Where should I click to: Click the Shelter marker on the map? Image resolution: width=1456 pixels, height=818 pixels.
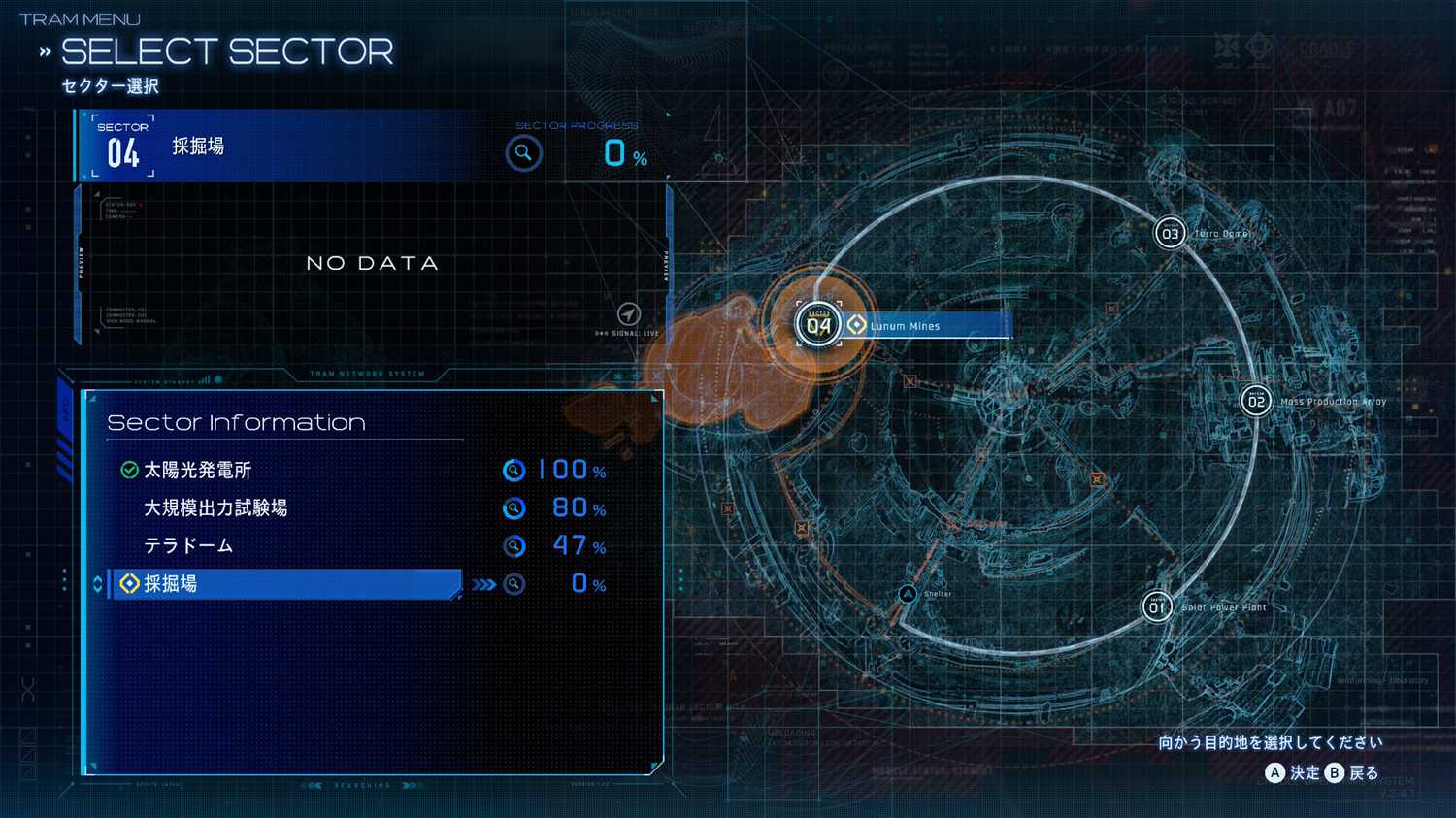[908, 594]
